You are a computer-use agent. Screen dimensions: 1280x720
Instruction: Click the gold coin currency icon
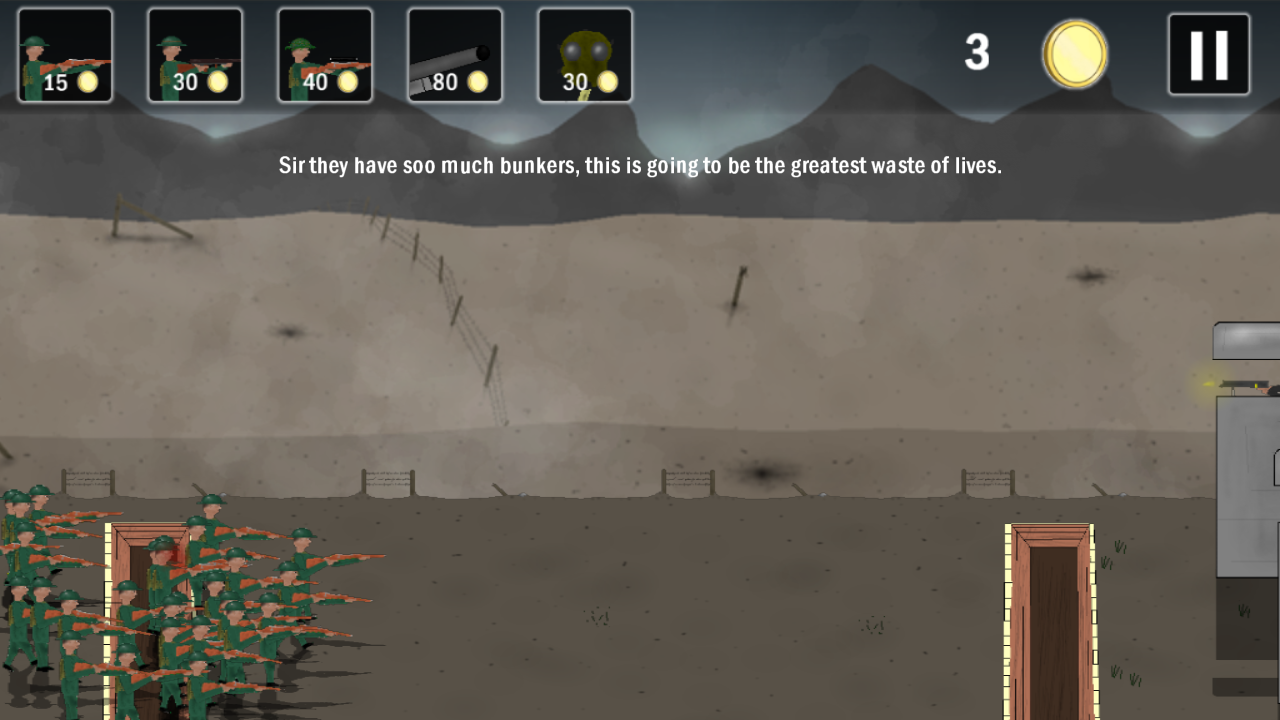click(x=1074, y=54)
